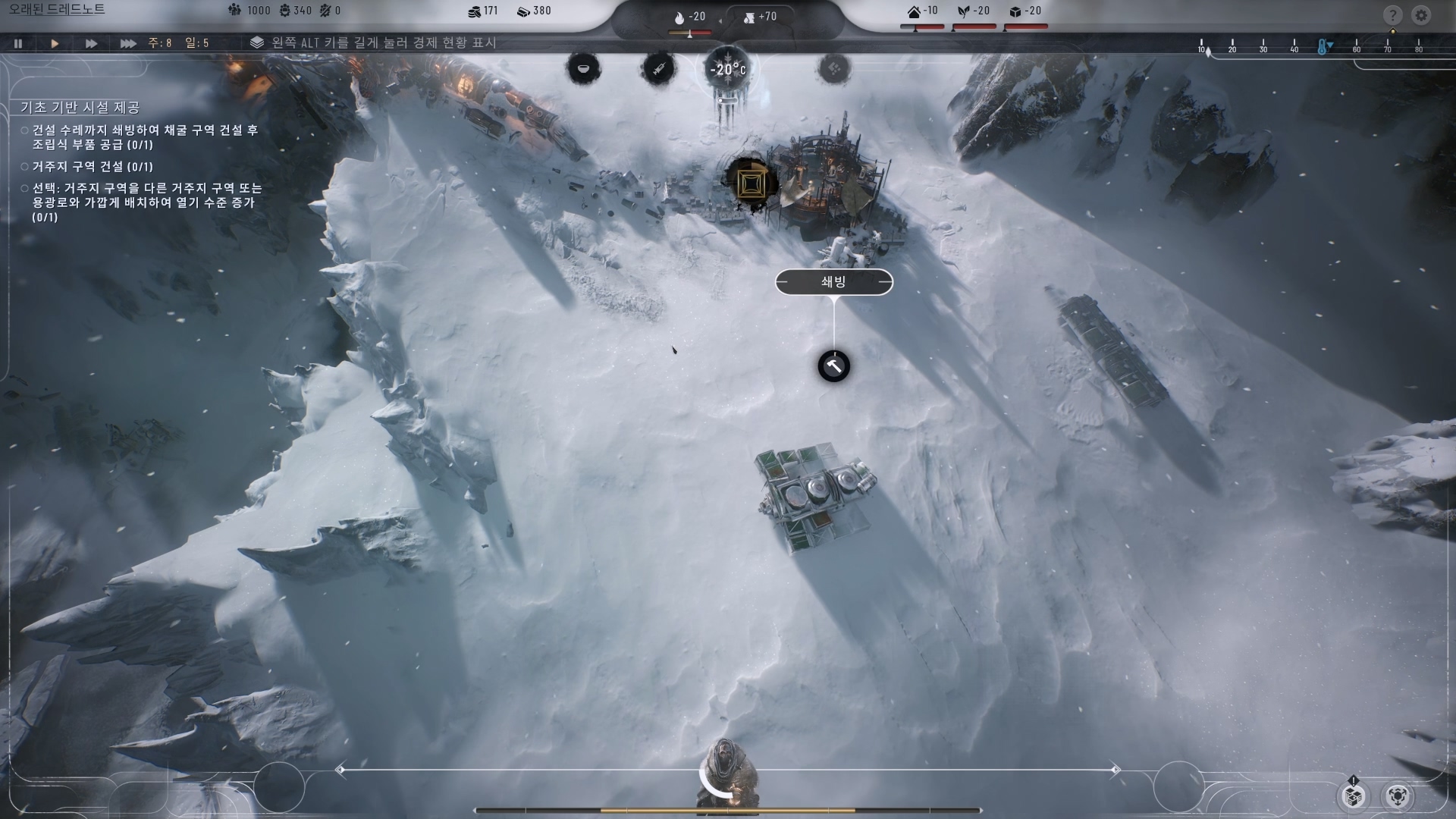This screenshot has width=1456, height=819.
Task: Select the golden generator marker icon
Action: click(750, 182)
